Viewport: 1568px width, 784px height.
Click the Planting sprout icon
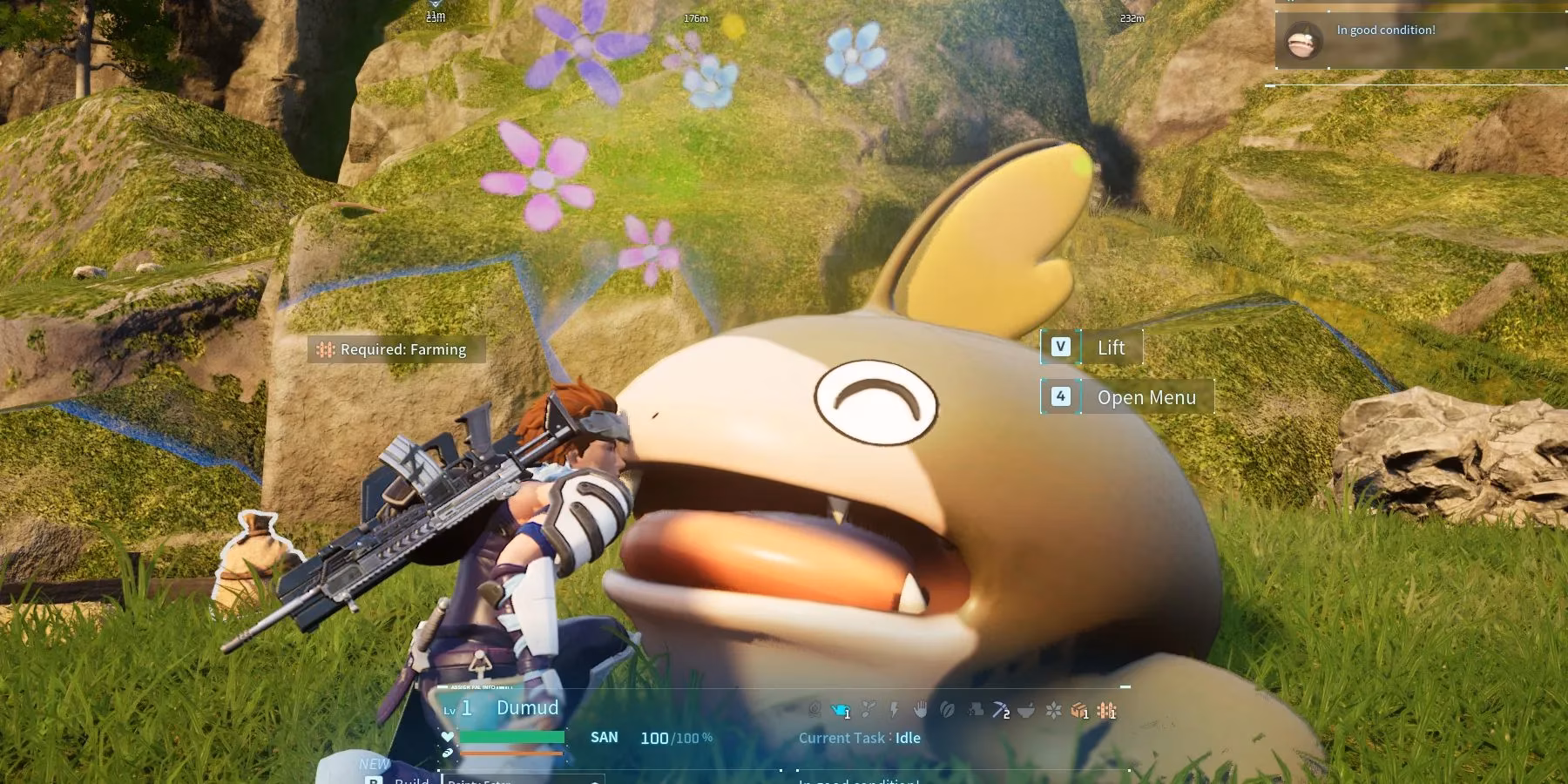pos(868,711)
